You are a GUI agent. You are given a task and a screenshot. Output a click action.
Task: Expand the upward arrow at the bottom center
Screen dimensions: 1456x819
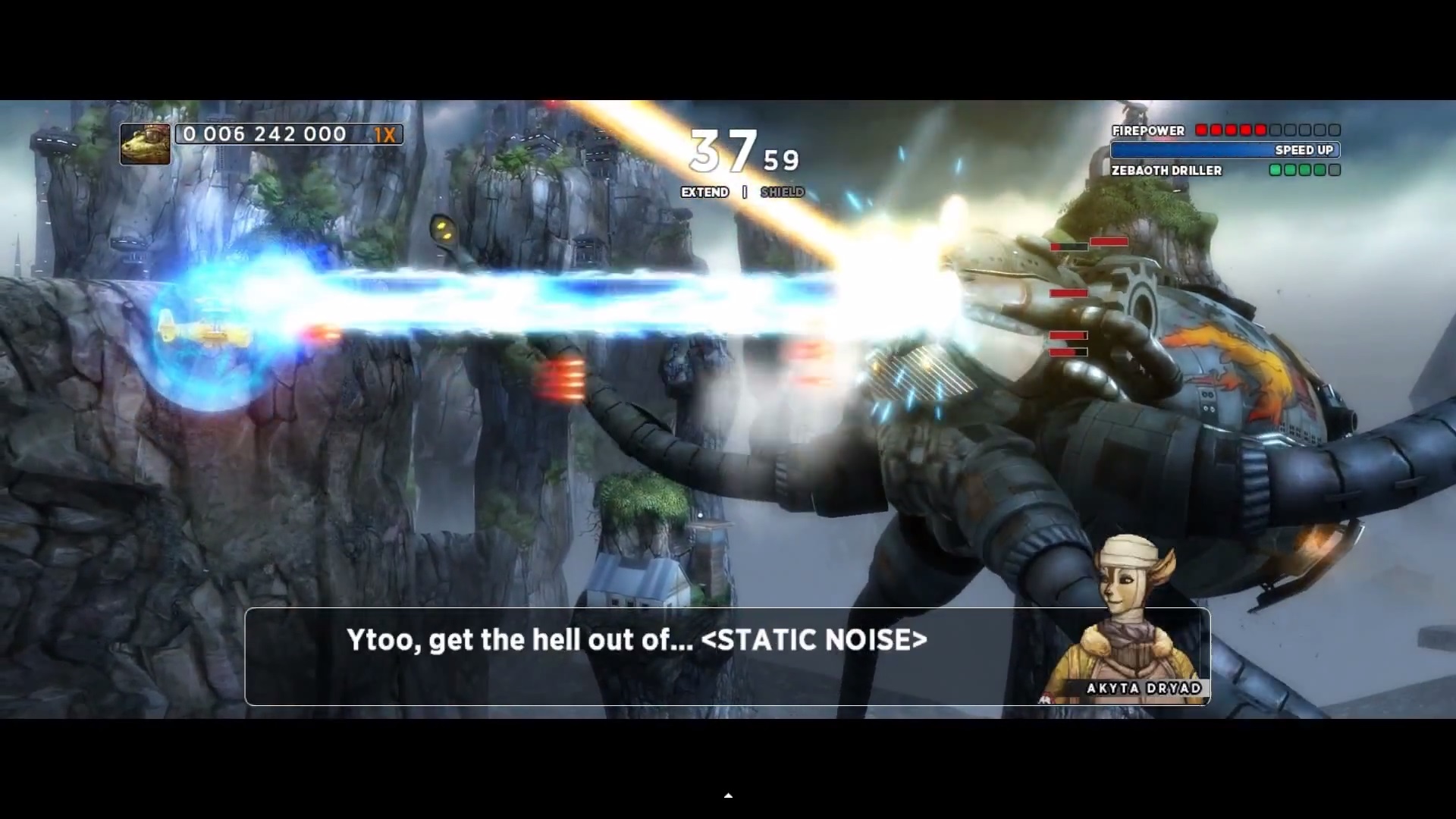728,795
